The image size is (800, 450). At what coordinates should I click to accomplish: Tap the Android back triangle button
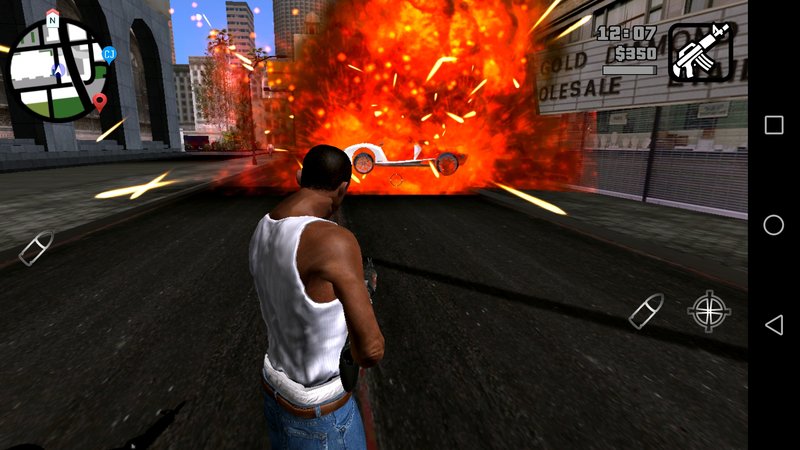click(x=774, y=325)
